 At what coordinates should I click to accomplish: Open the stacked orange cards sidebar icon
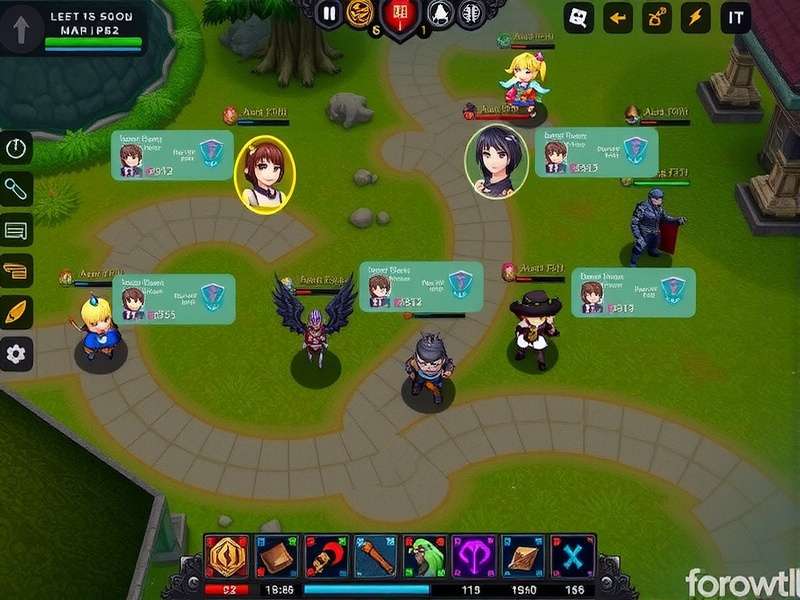point(17,271)
